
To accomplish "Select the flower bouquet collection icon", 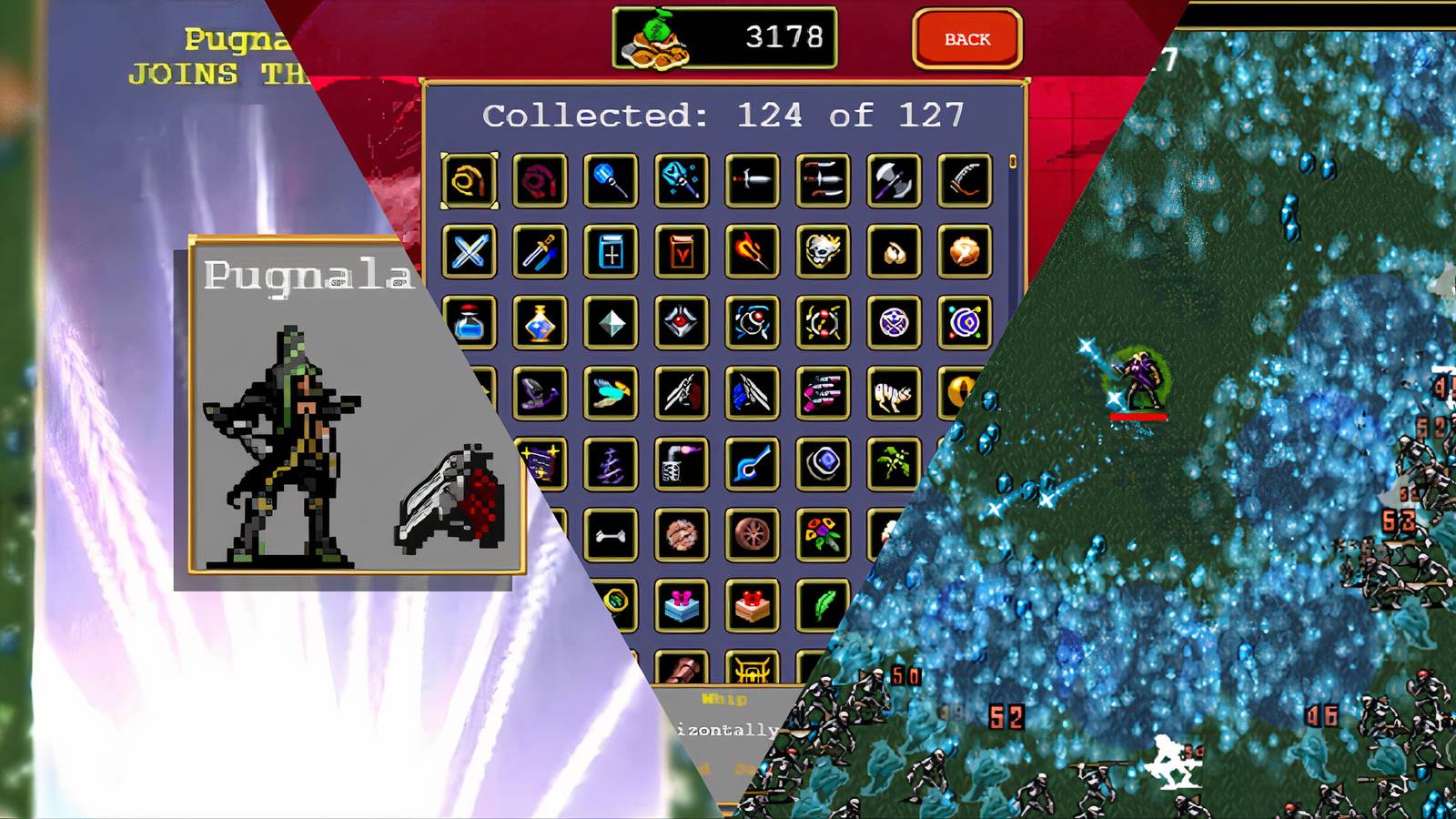I will pos(823,532).
